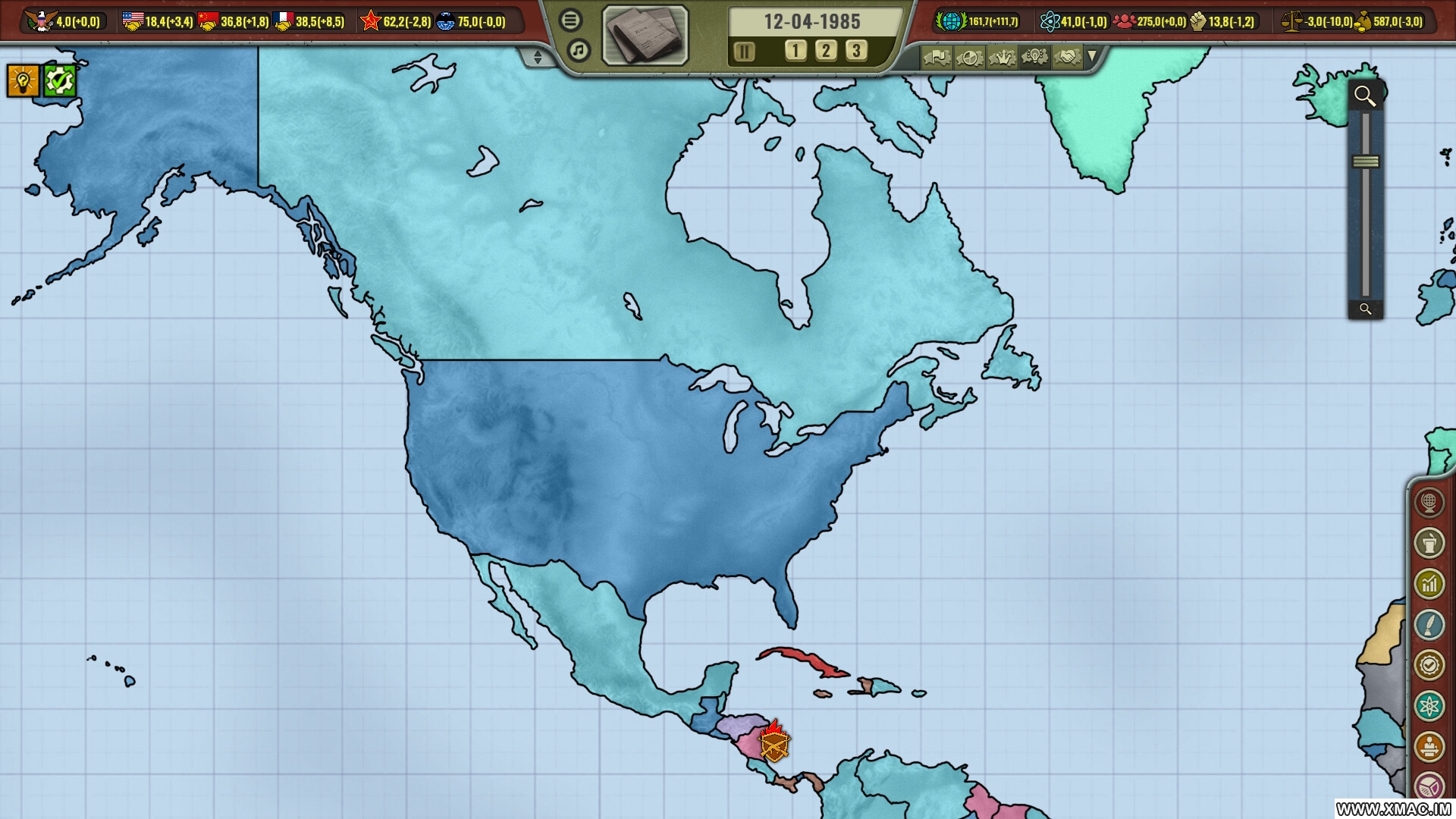Select the handshake diplomacy toolbar icon
Viewport: 1456px width, 819px height.
click(1068, 57)
